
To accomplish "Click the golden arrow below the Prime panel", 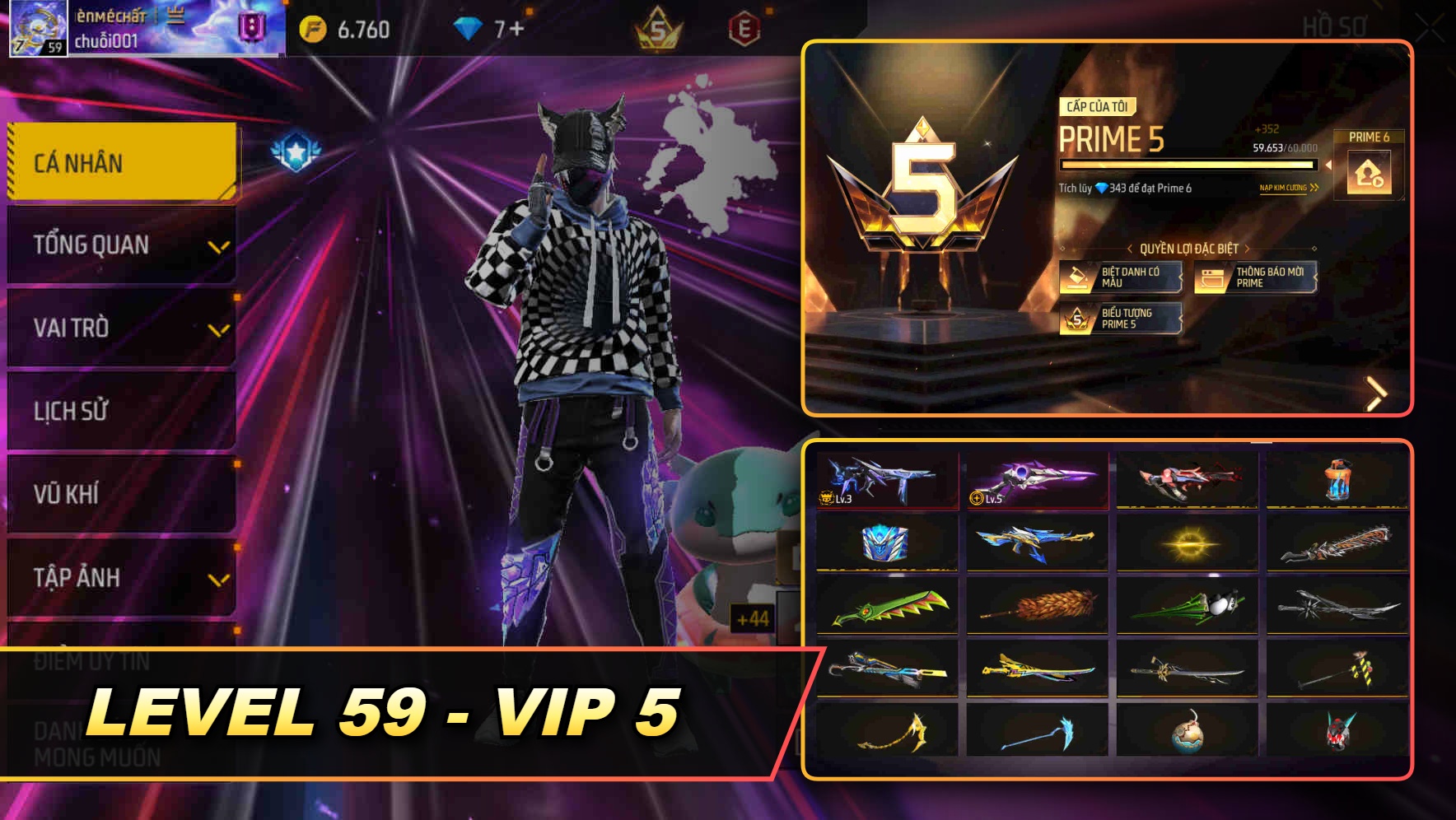I will click(x=1376, y=393).
